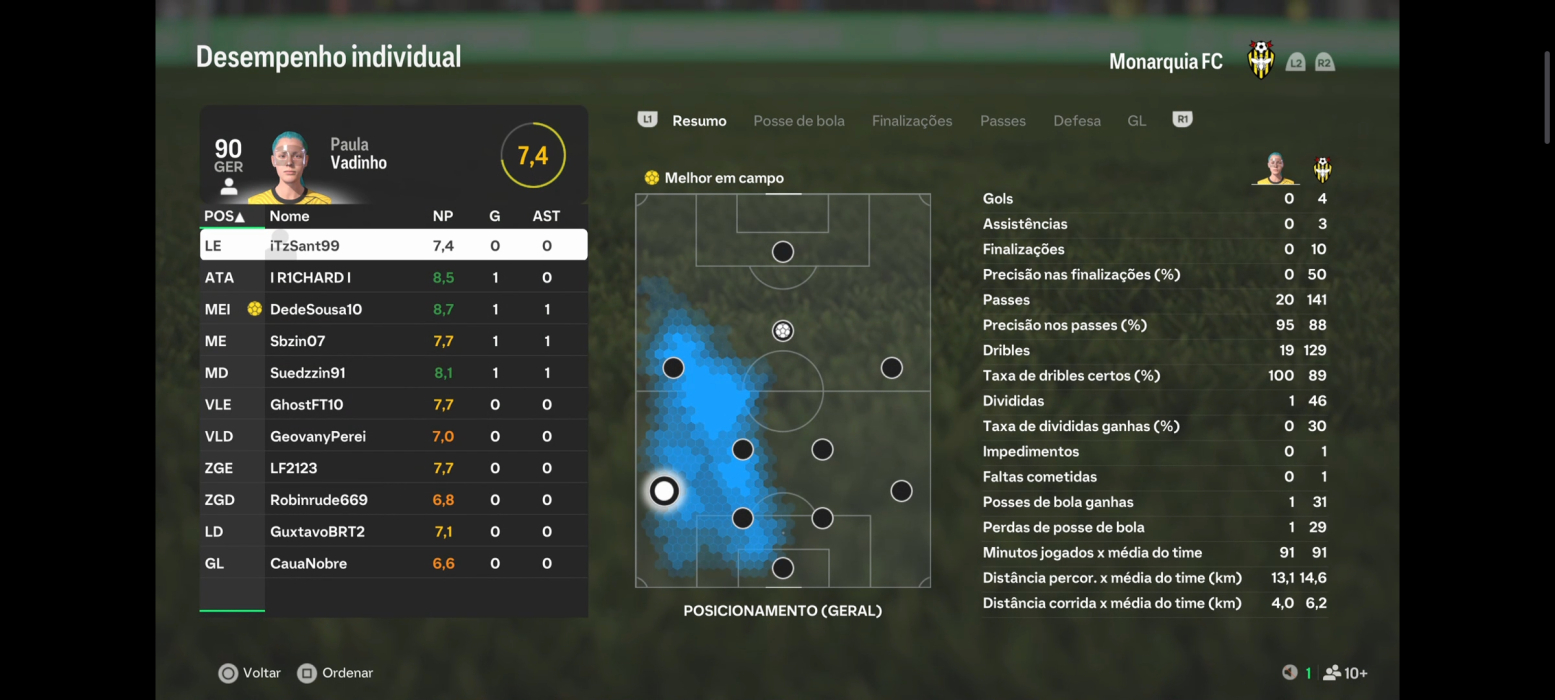1555x700 pixels.
Task: Select Robinrude669 player row
Action: point(393,500)
